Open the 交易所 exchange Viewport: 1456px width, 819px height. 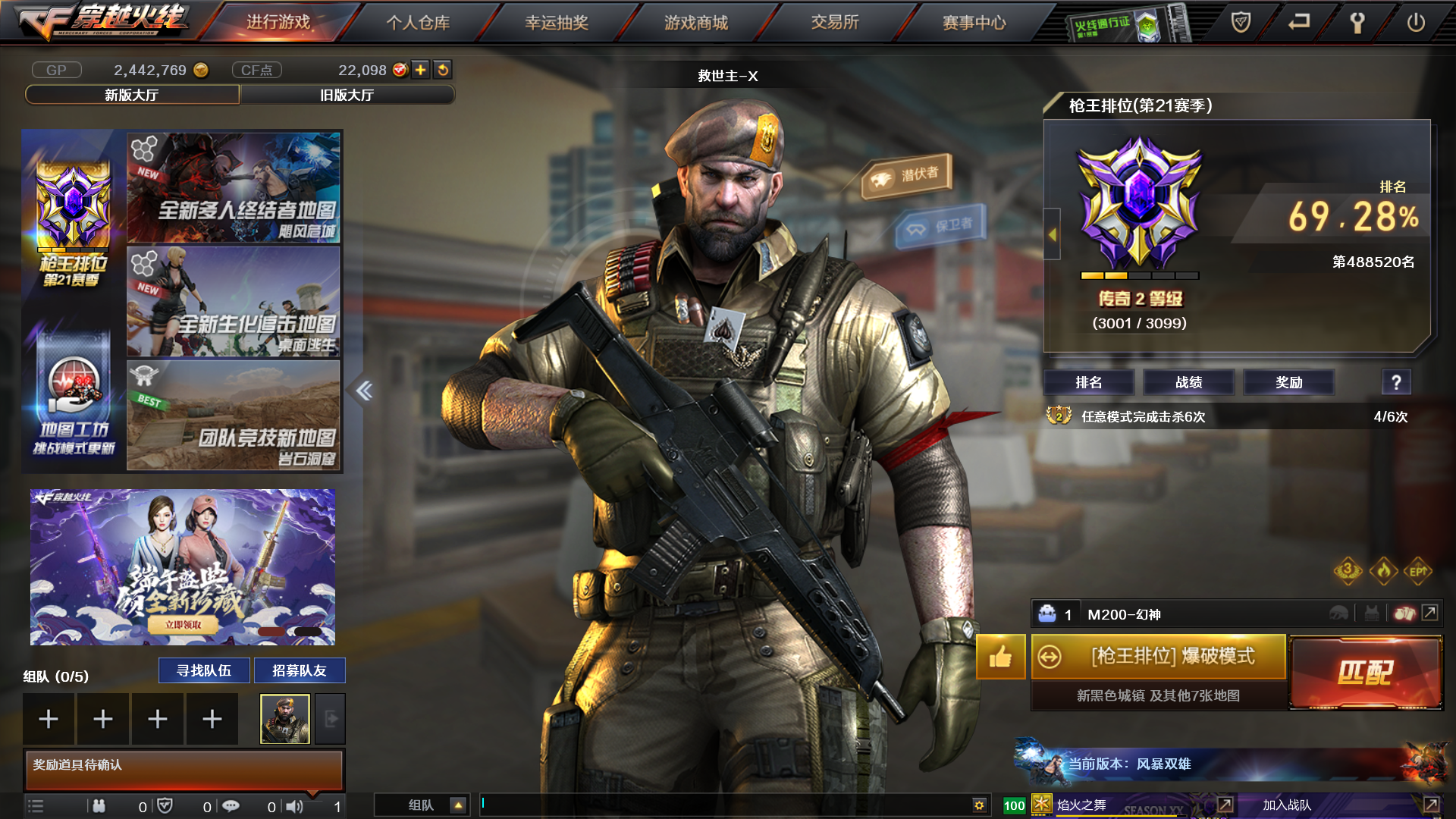pos(835,23)
